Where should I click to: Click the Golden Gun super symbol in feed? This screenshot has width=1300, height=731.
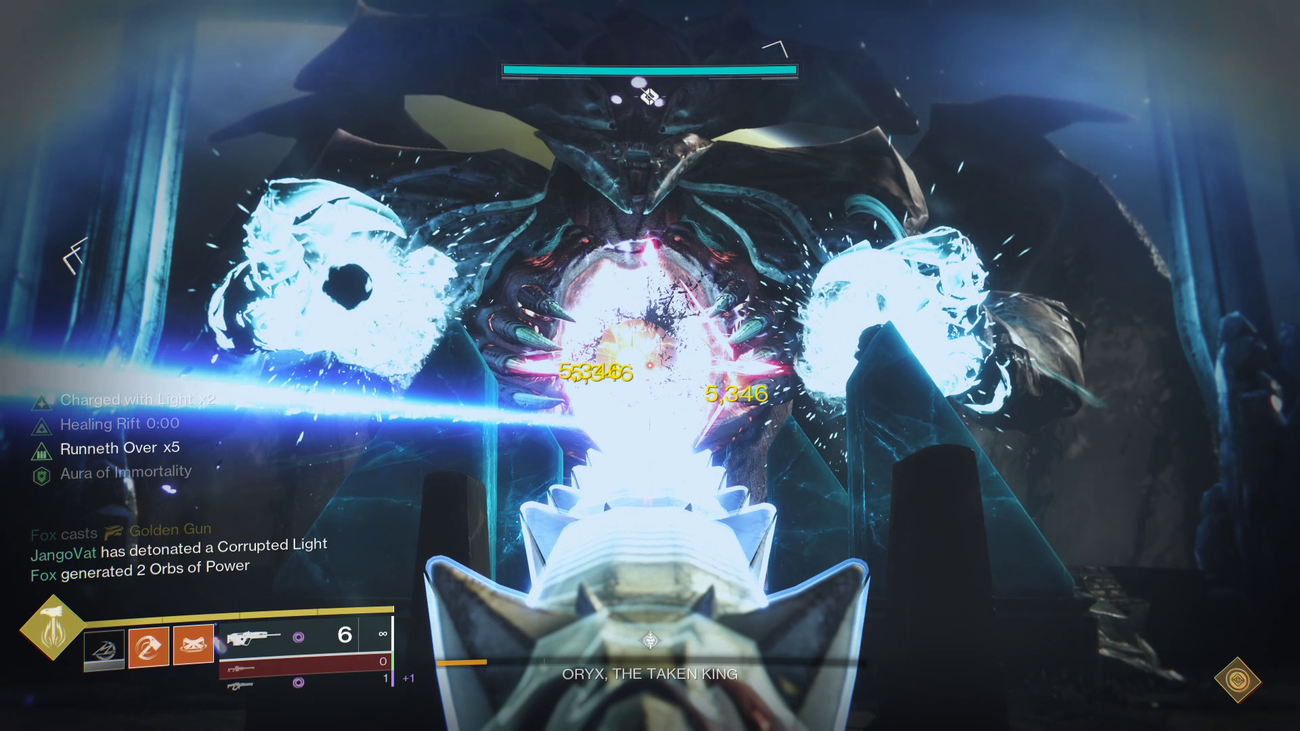[x=114, y=530]
